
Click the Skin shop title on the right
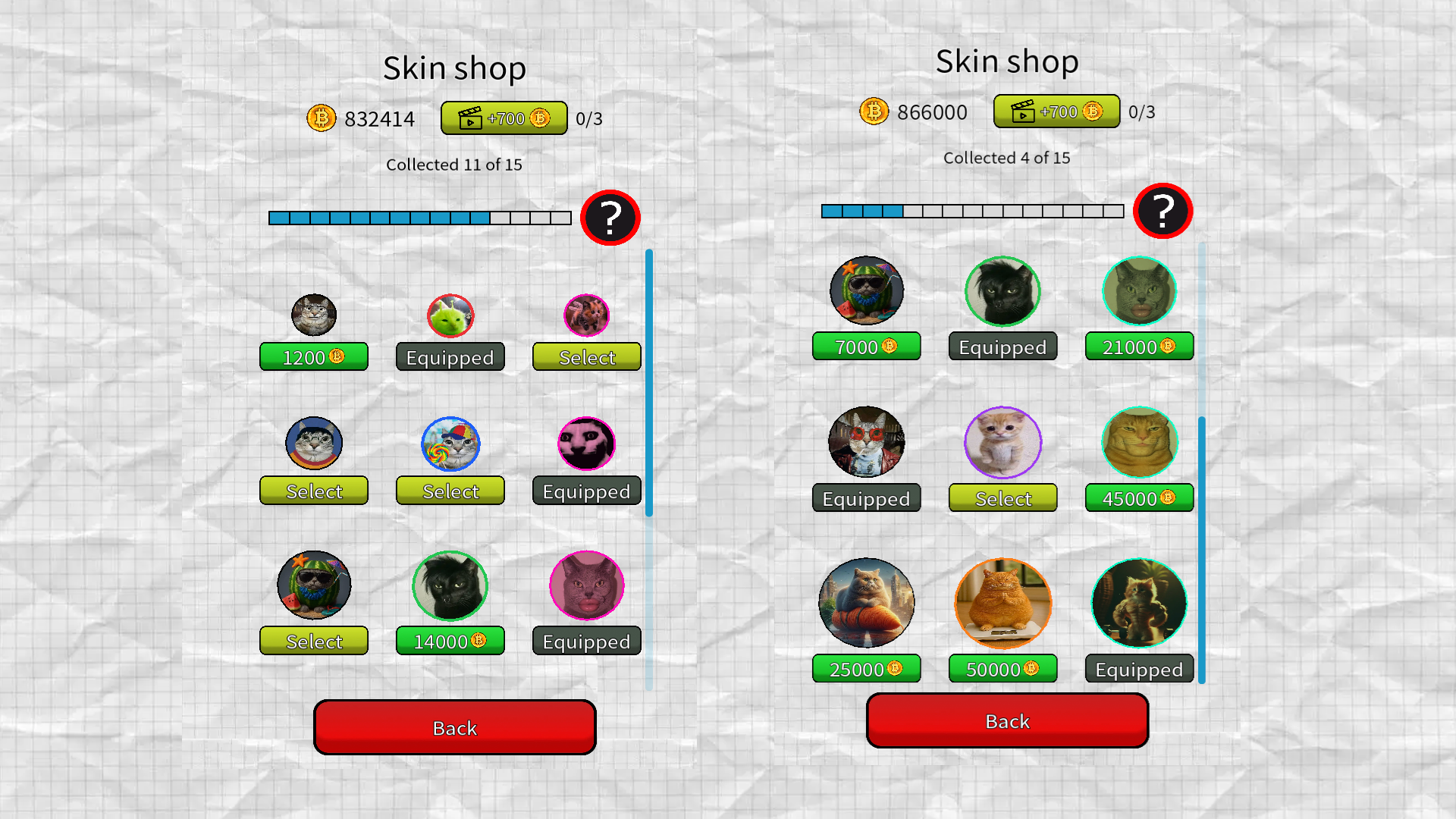pyautogui.click(x=1006, y=61)
